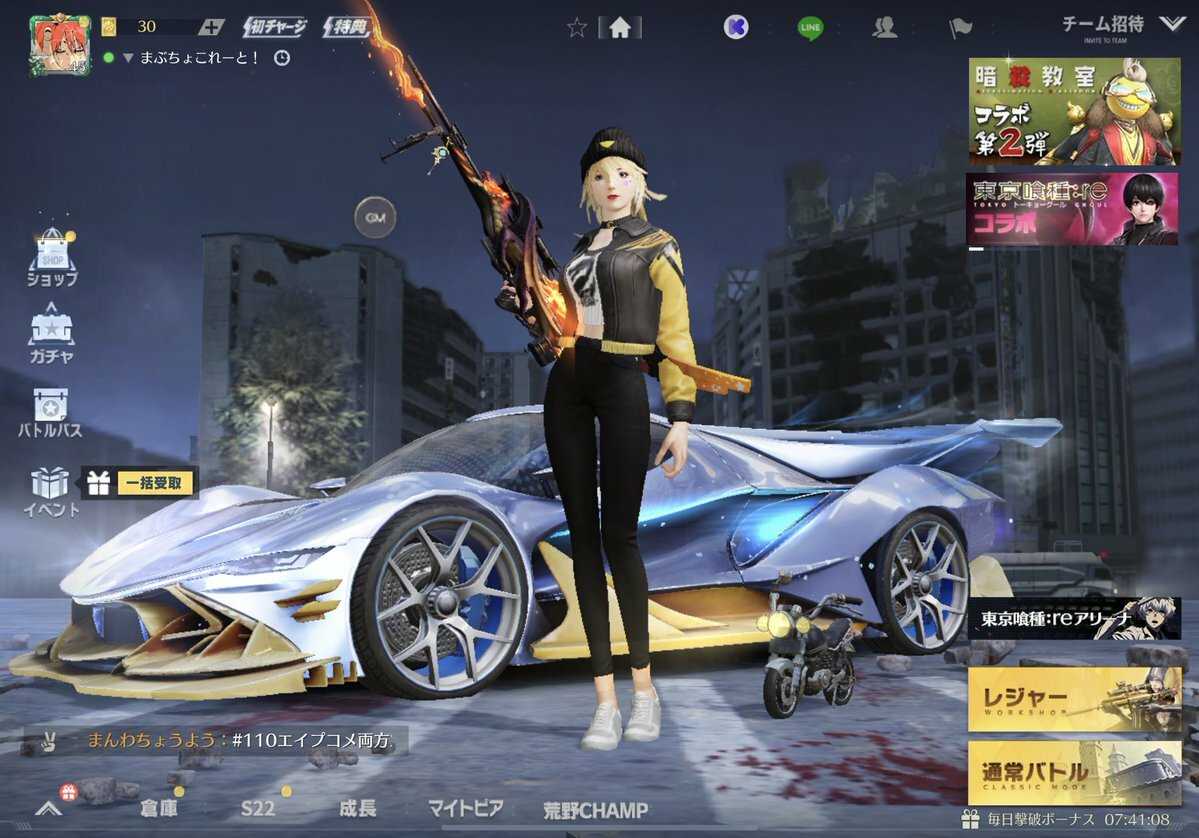
Task: Open the friends list icon
Action: (884, 28)
